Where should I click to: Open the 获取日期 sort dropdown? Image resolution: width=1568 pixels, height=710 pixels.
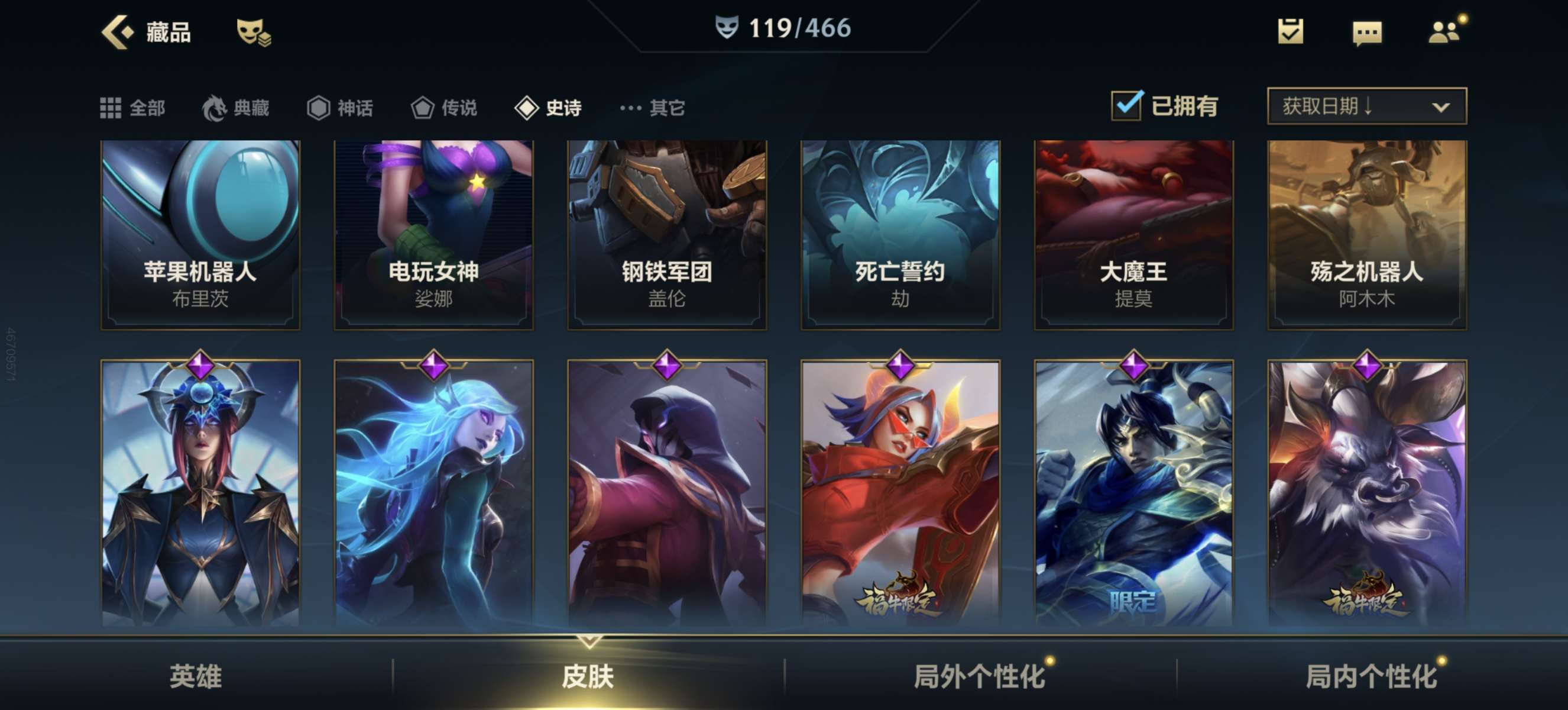click(1365, 106)
